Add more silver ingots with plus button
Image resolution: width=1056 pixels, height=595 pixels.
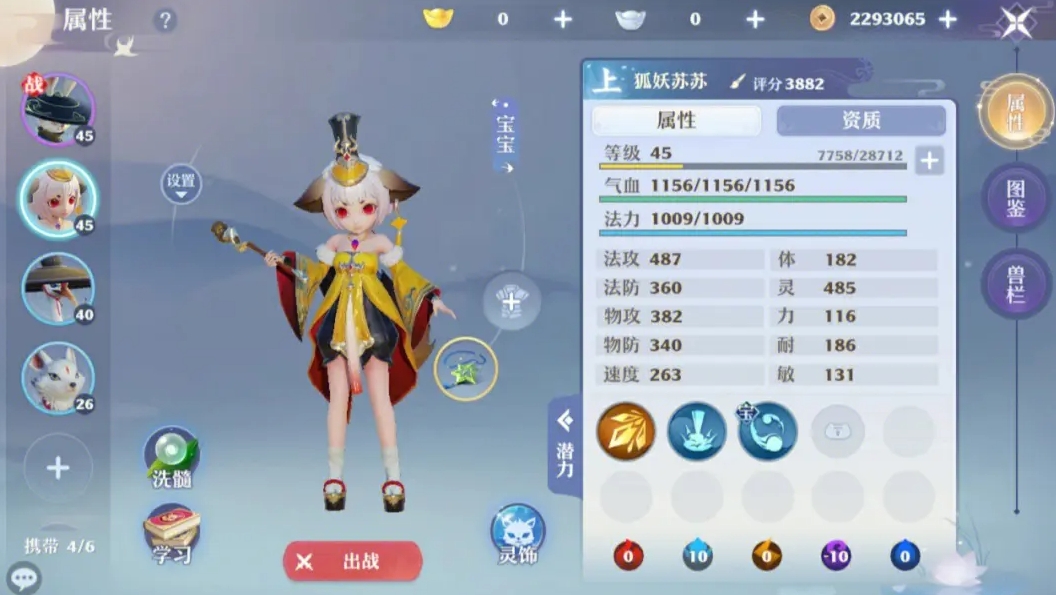(755, 19)
